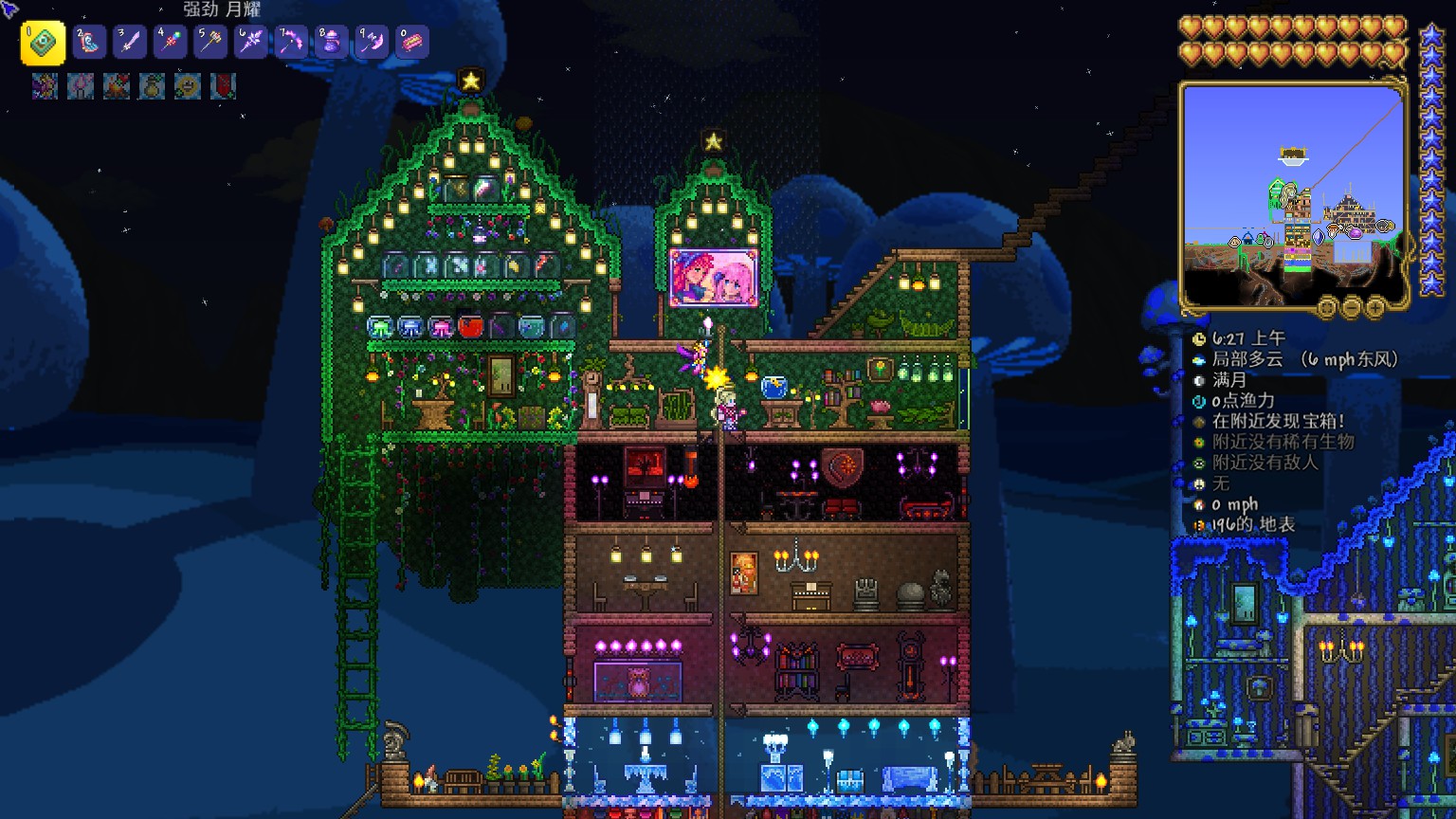
Task: Select the purple axe in hotbar slot 9
Action: [372, 43]
